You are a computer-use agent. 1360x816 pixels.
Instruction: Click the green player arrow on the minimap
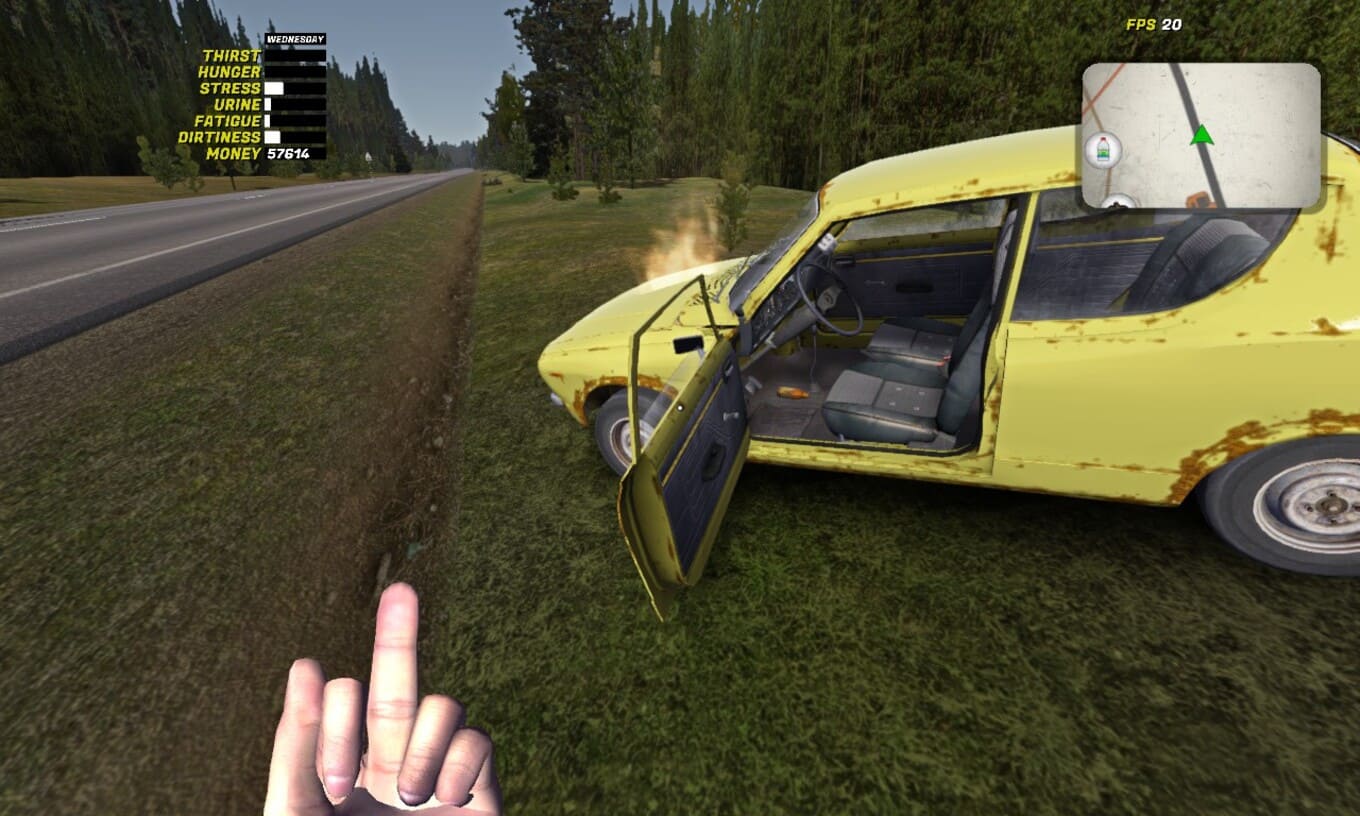point(1202,134)
